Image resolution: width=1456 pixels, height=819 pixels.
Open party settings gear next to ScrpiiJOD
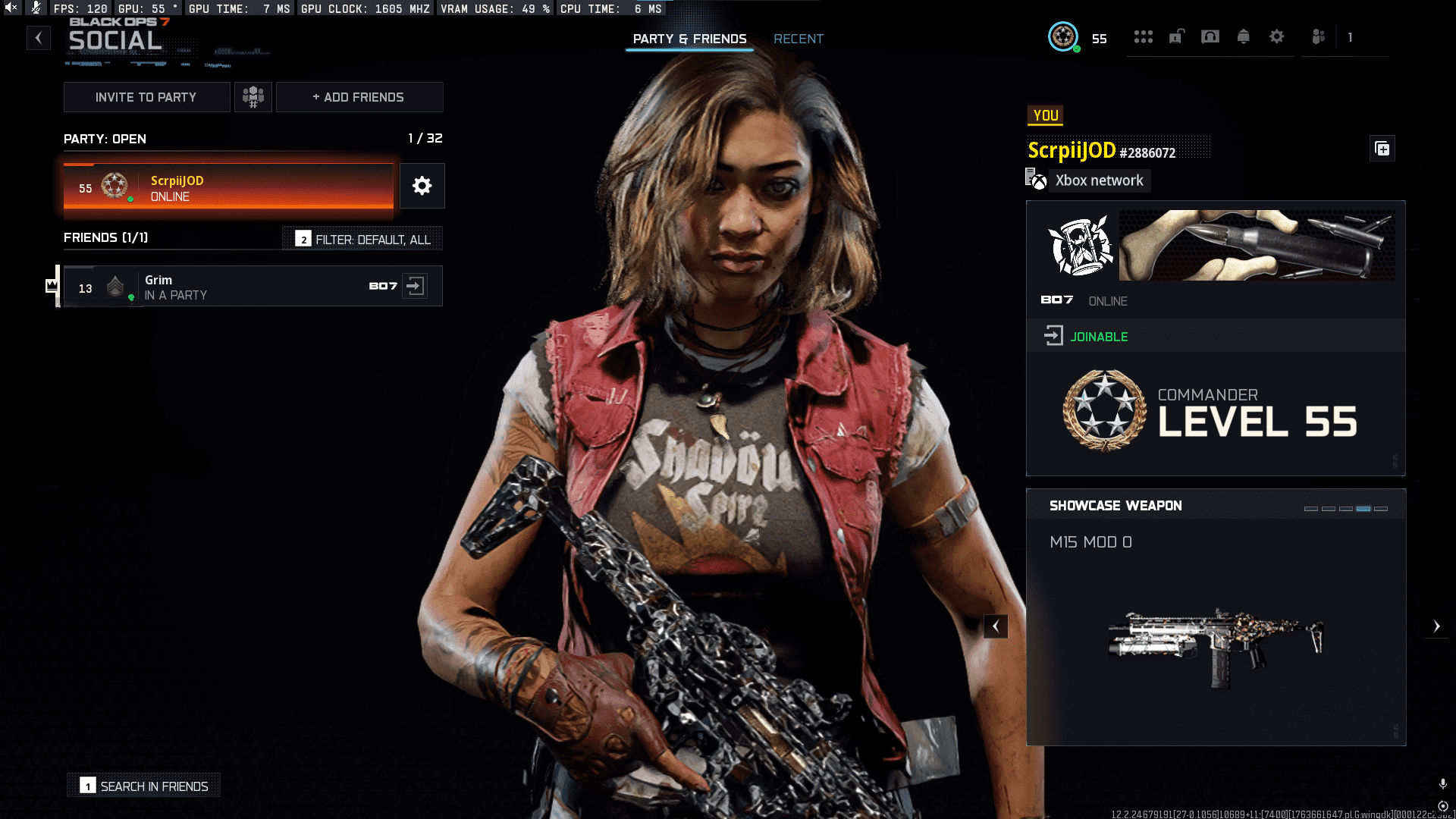pos(422,186)
